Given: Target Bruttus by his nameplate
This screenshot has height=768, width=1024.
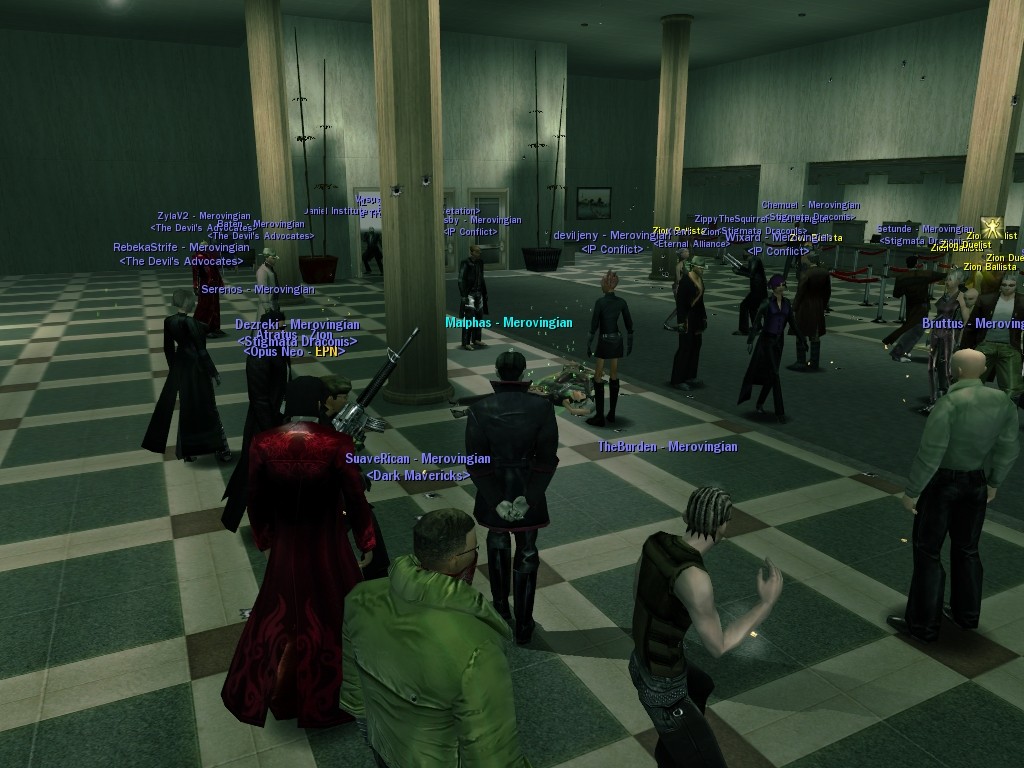Looking at the screenshot, I should [972, 324].
